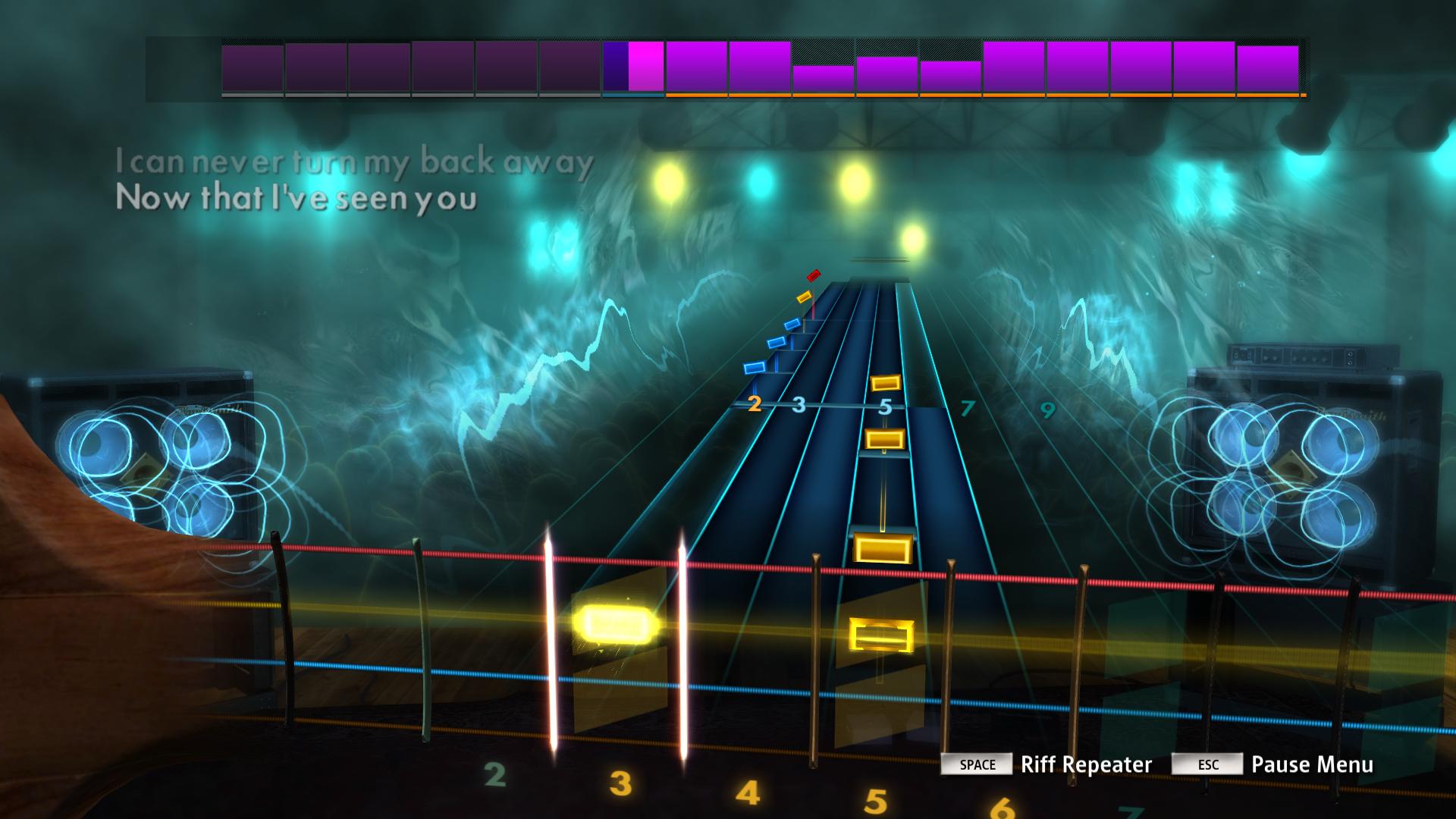This screenshot has width=1456, height=819.
Task: Click the red note at the highway's far end
Action: (x=814, y=275)
